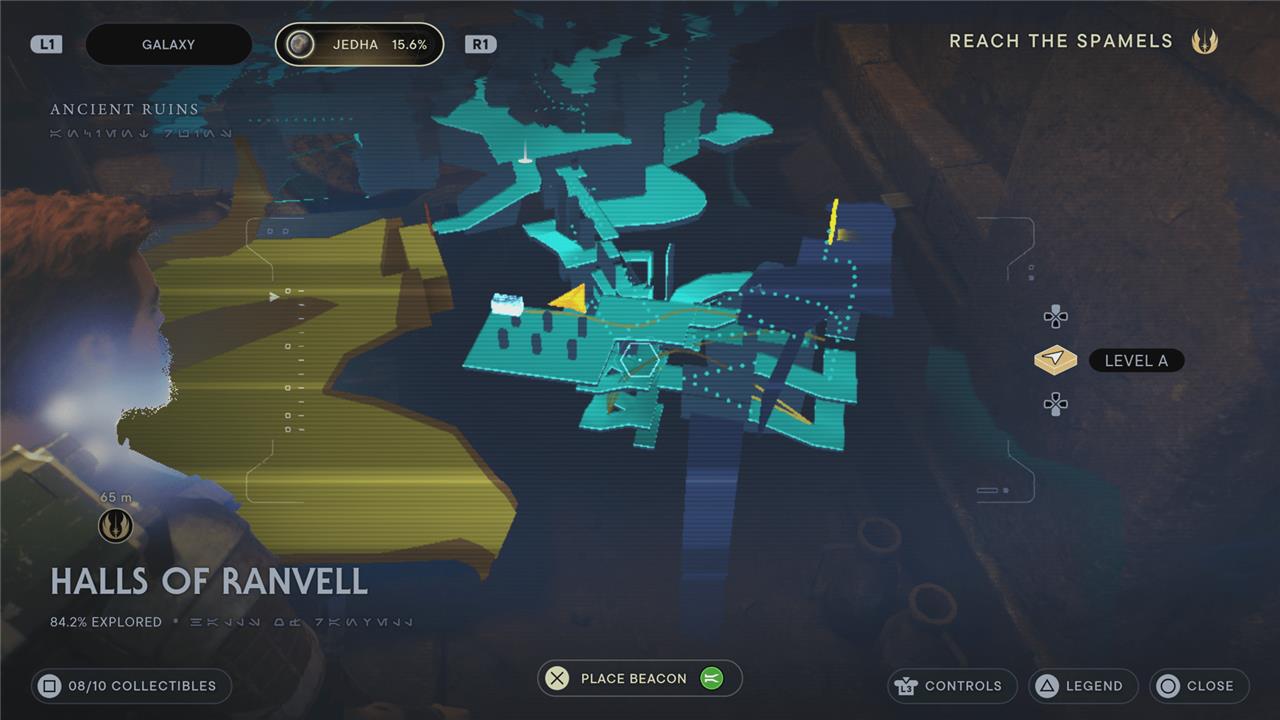Show the map Controls
Image resolution: width=1280 pixels, height=720 pixels.
(951, 686)
